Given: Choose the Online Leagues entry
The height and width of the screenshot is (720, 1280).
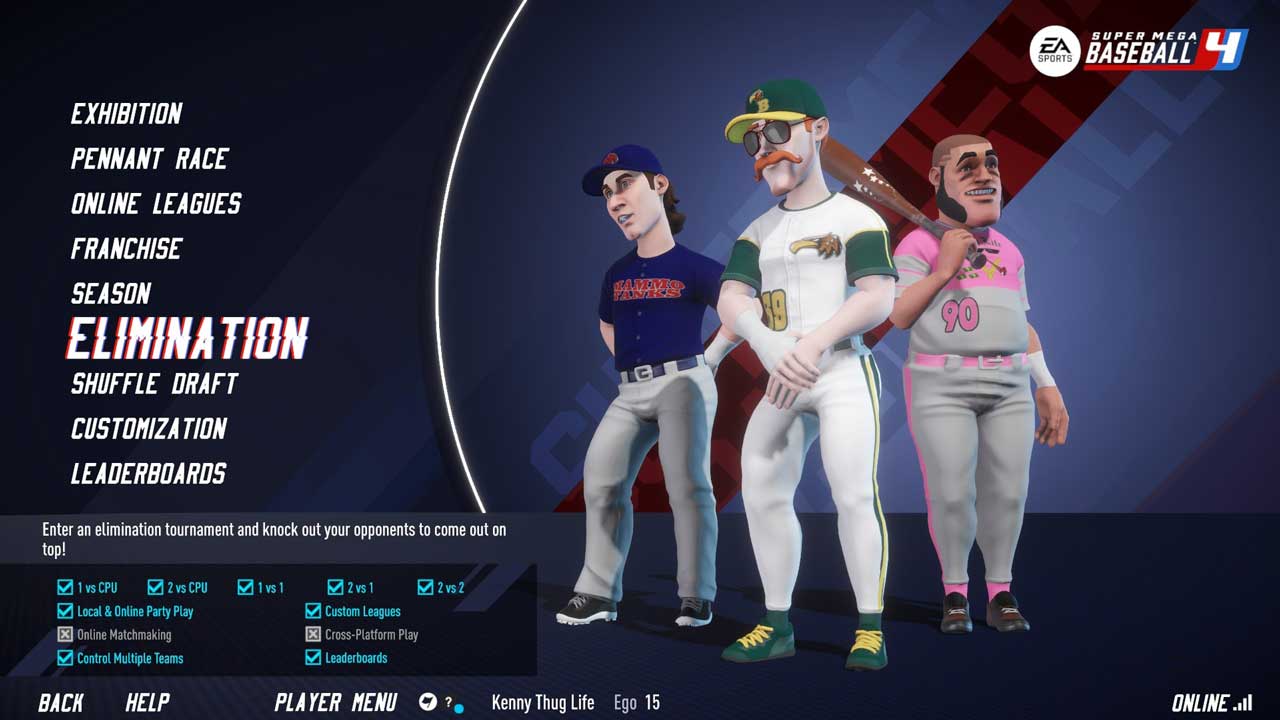Looking at the screenshot, I should (x=156, y=204).
